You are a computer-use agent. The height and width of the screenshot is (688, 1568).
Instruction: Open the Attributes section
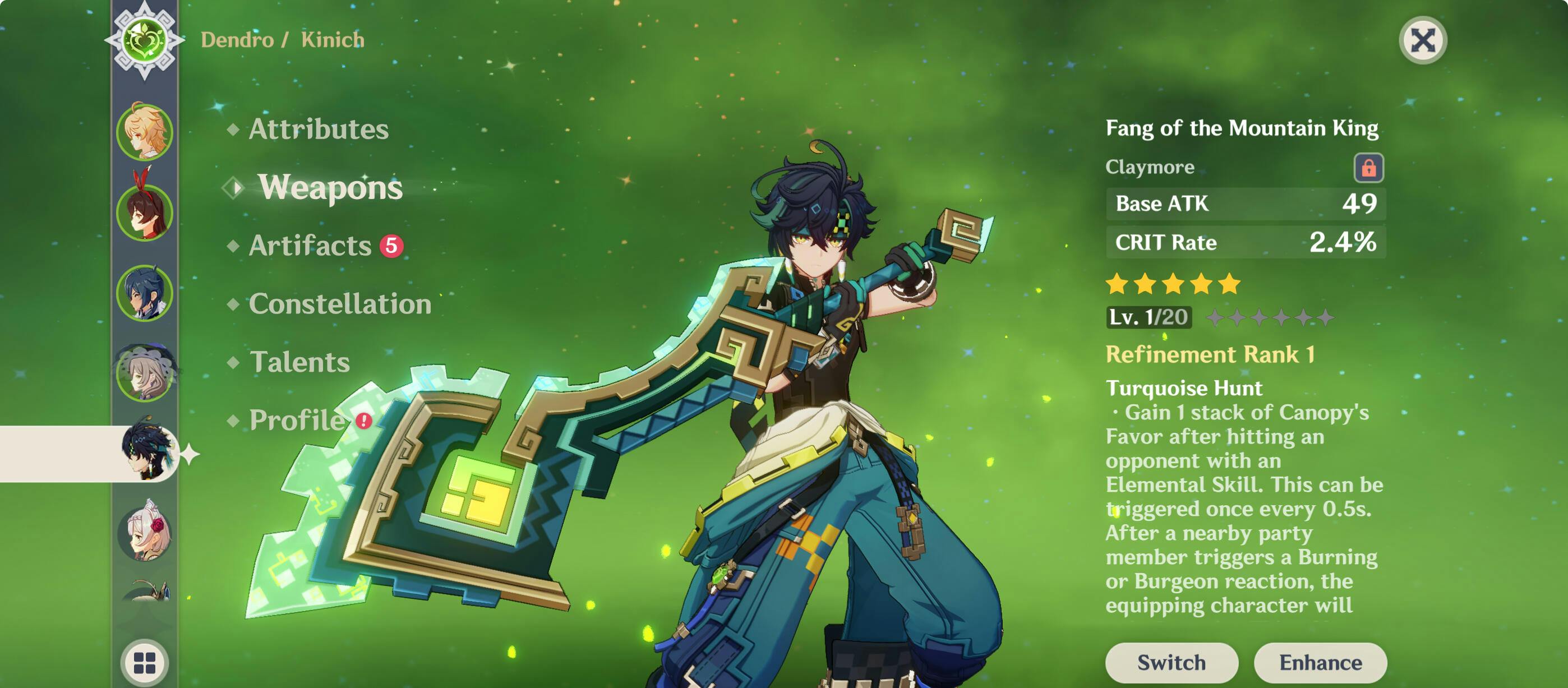point(318,129)
